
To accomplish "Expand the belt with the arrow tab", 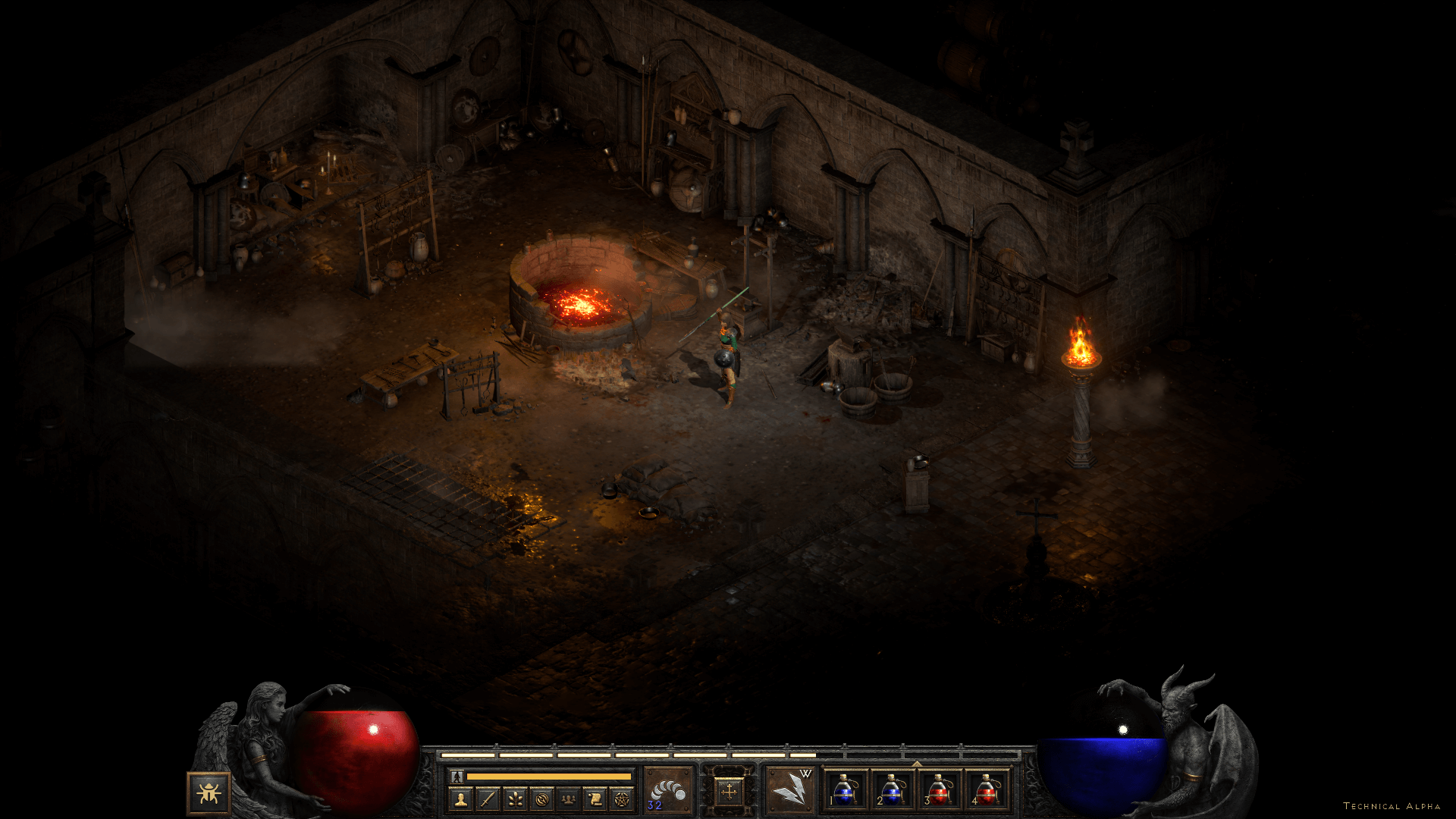I will [917, 764].
